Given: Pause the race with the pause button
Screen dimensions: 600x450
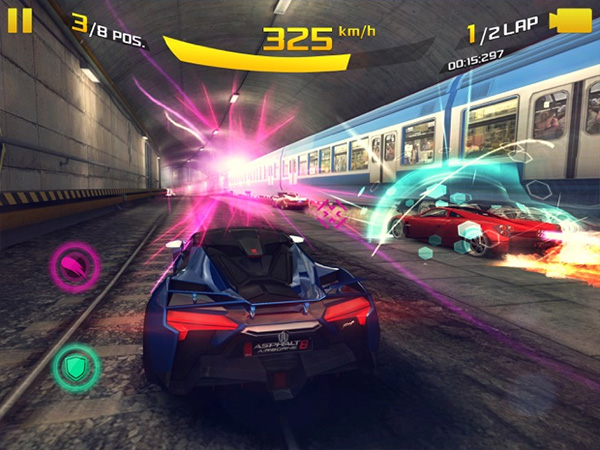Looking at the screenshot, I should (x=20, y=20).
